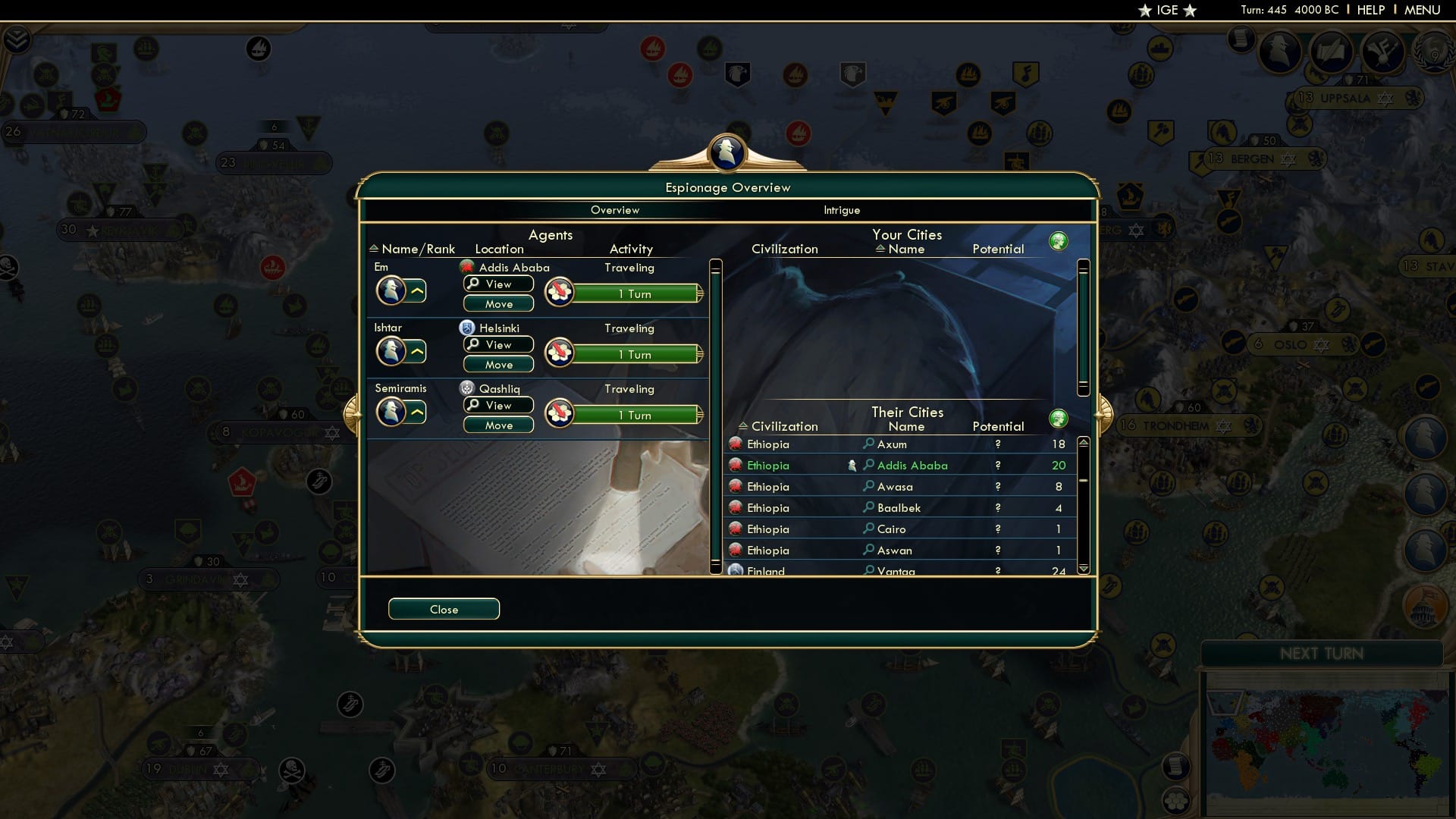
Task: Expand the chevron beside Ishtar's portrait
Action: (418, 351)
